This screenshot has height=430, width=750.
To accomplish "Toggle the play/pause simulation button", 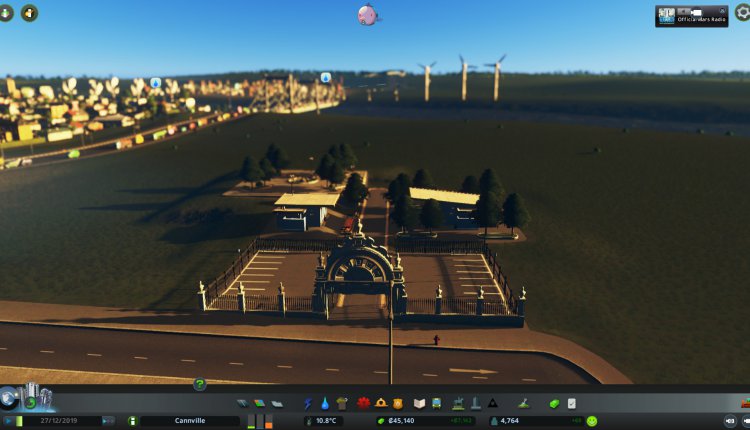I will point(7,421).
